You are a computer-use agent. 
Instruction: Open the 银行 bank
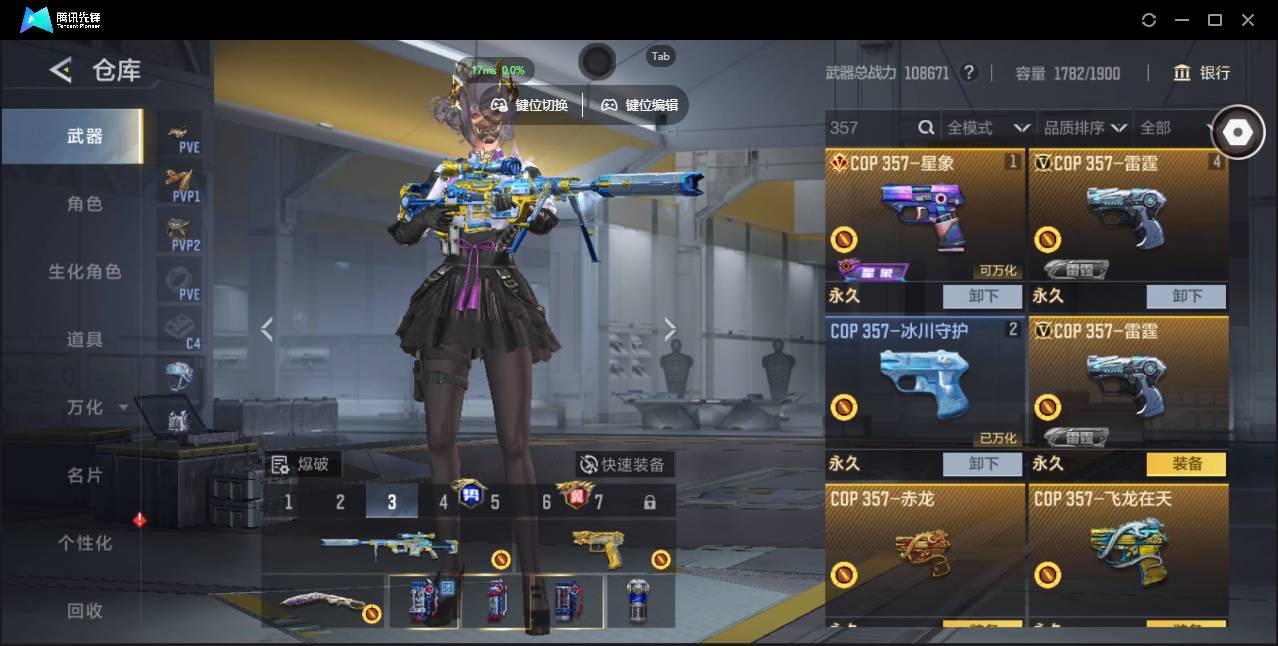coord(1202,73)
